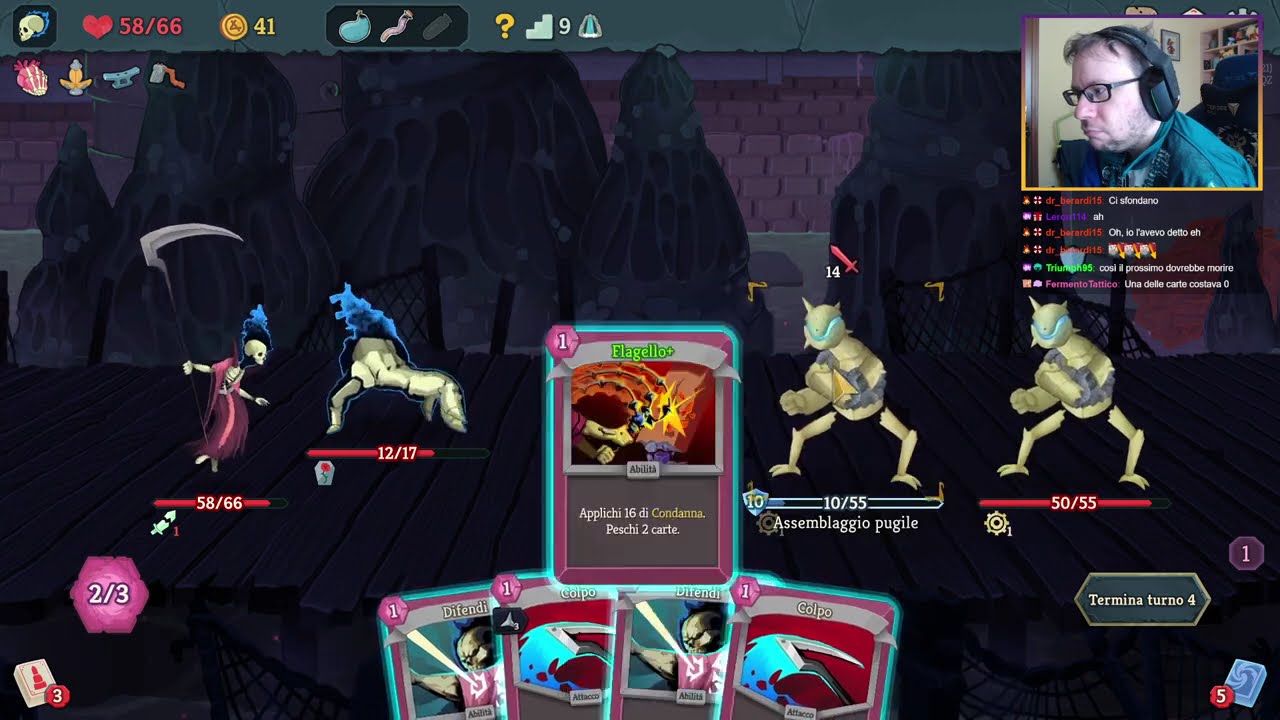
Task: Click the skull character portrait
Action: pyautogui.click(x=34, y=27)
